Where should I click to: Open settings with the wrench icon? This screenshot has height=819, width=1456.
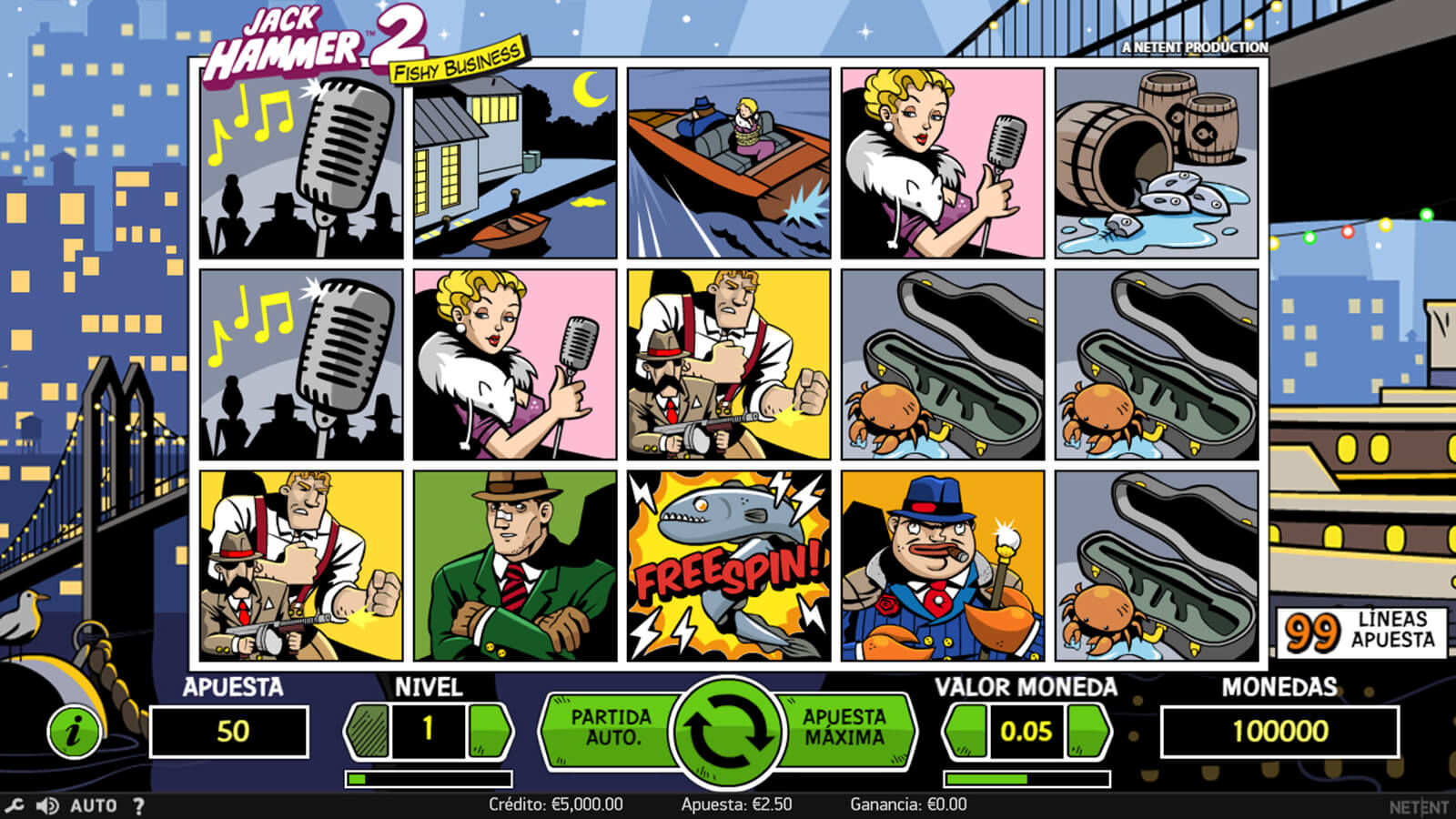[x=14, y=805]
